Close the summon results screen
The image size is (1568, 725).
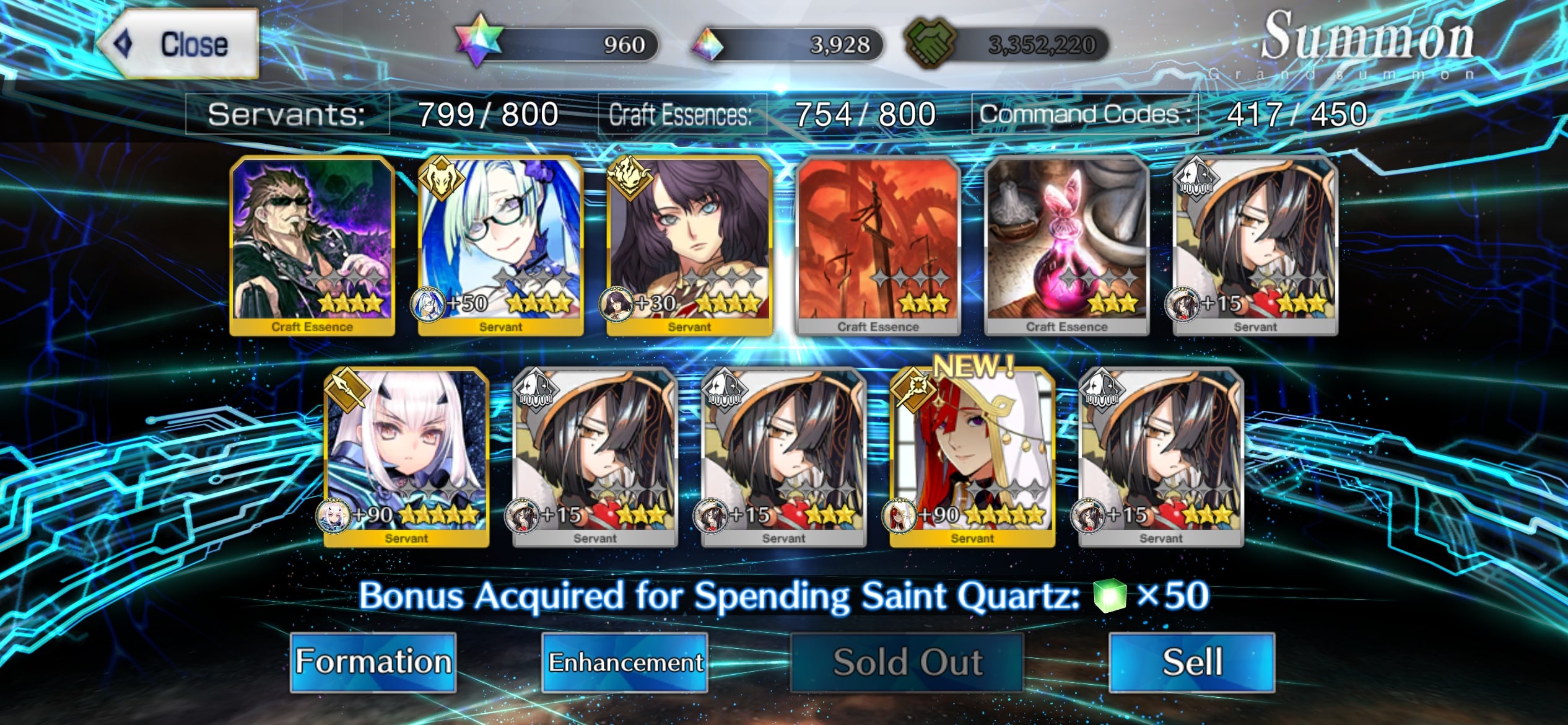[178, 44]
